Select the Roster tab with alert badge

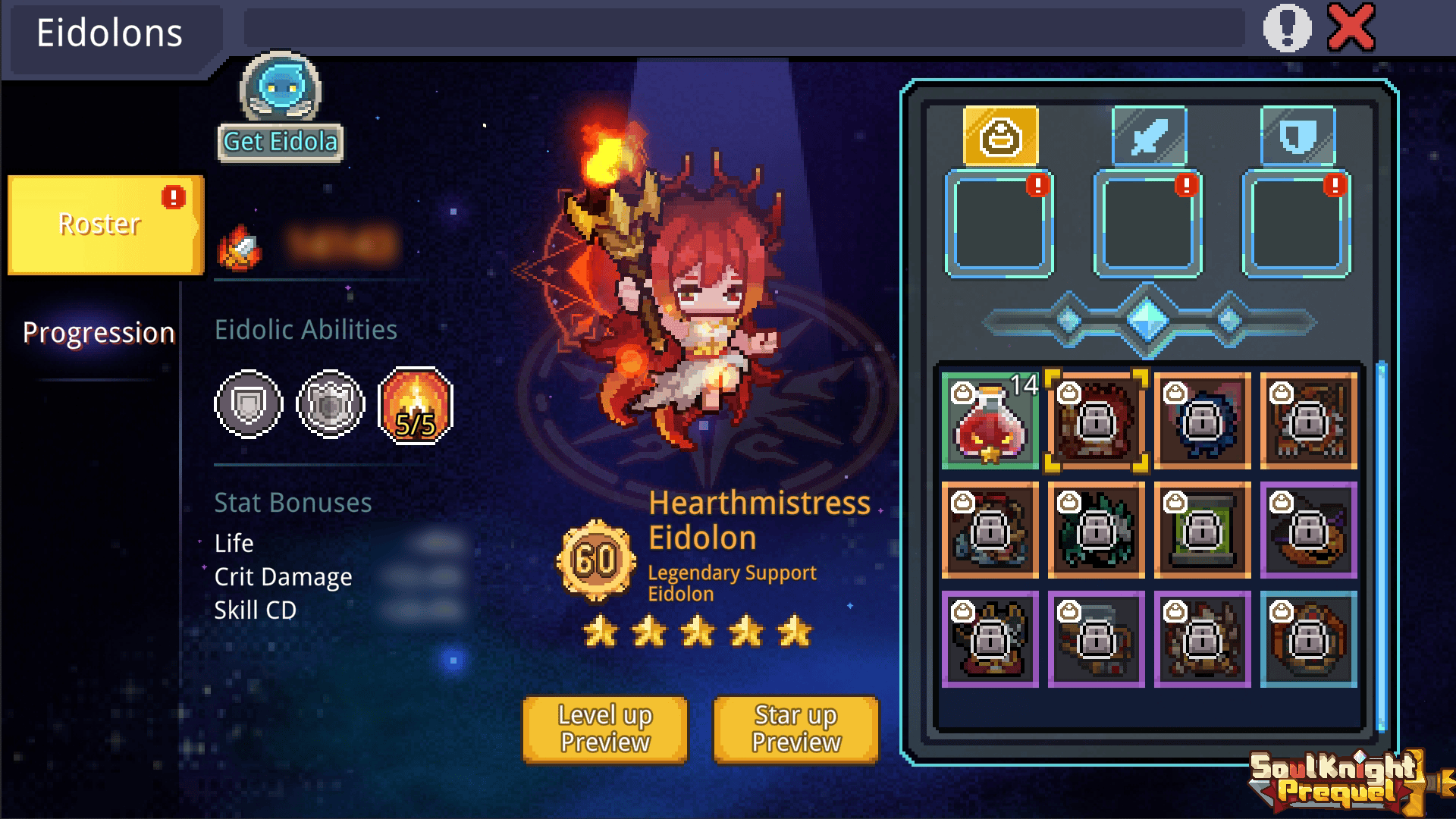pos(99,224)
